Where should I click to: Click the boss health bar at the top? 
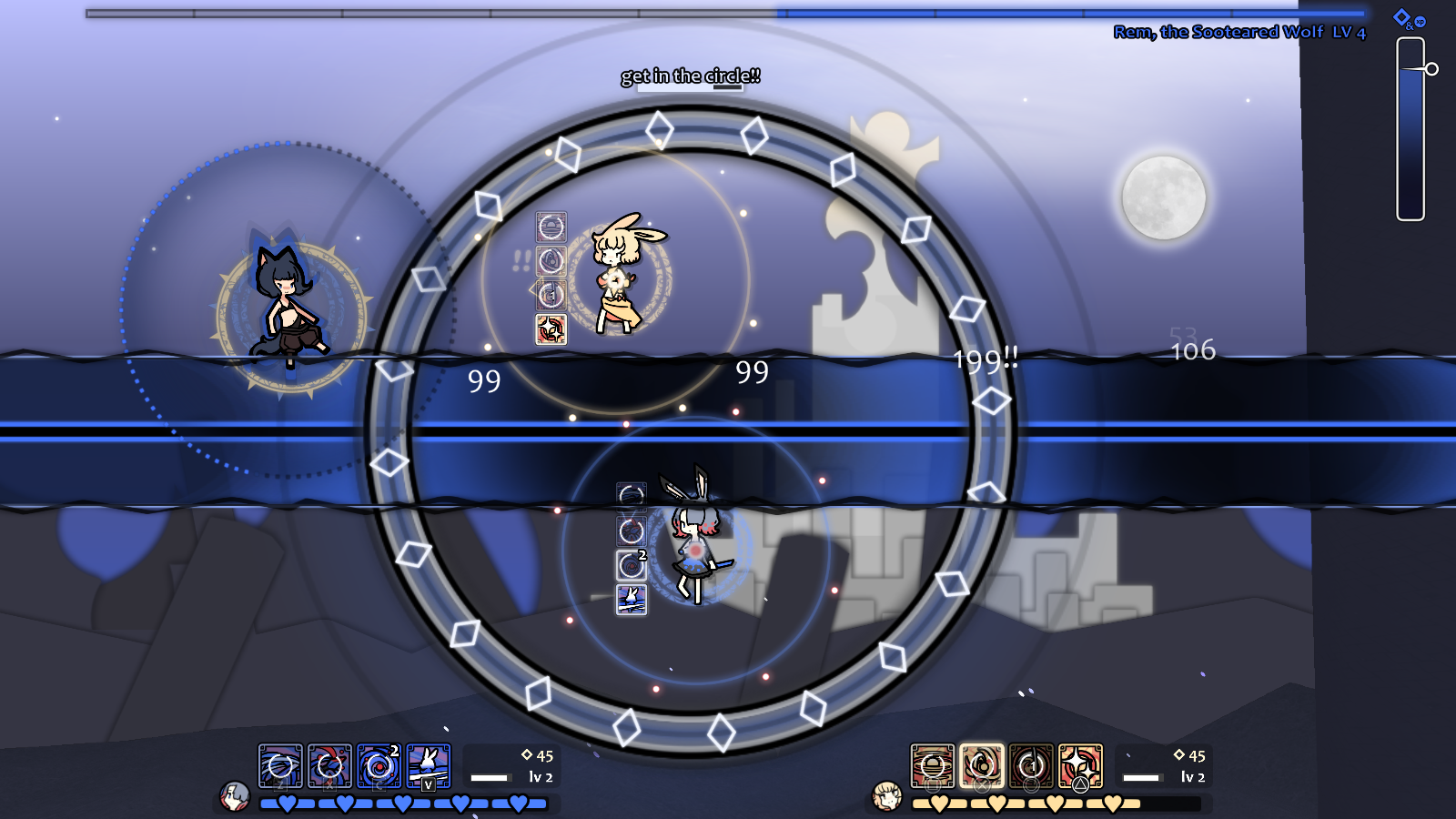728,13
